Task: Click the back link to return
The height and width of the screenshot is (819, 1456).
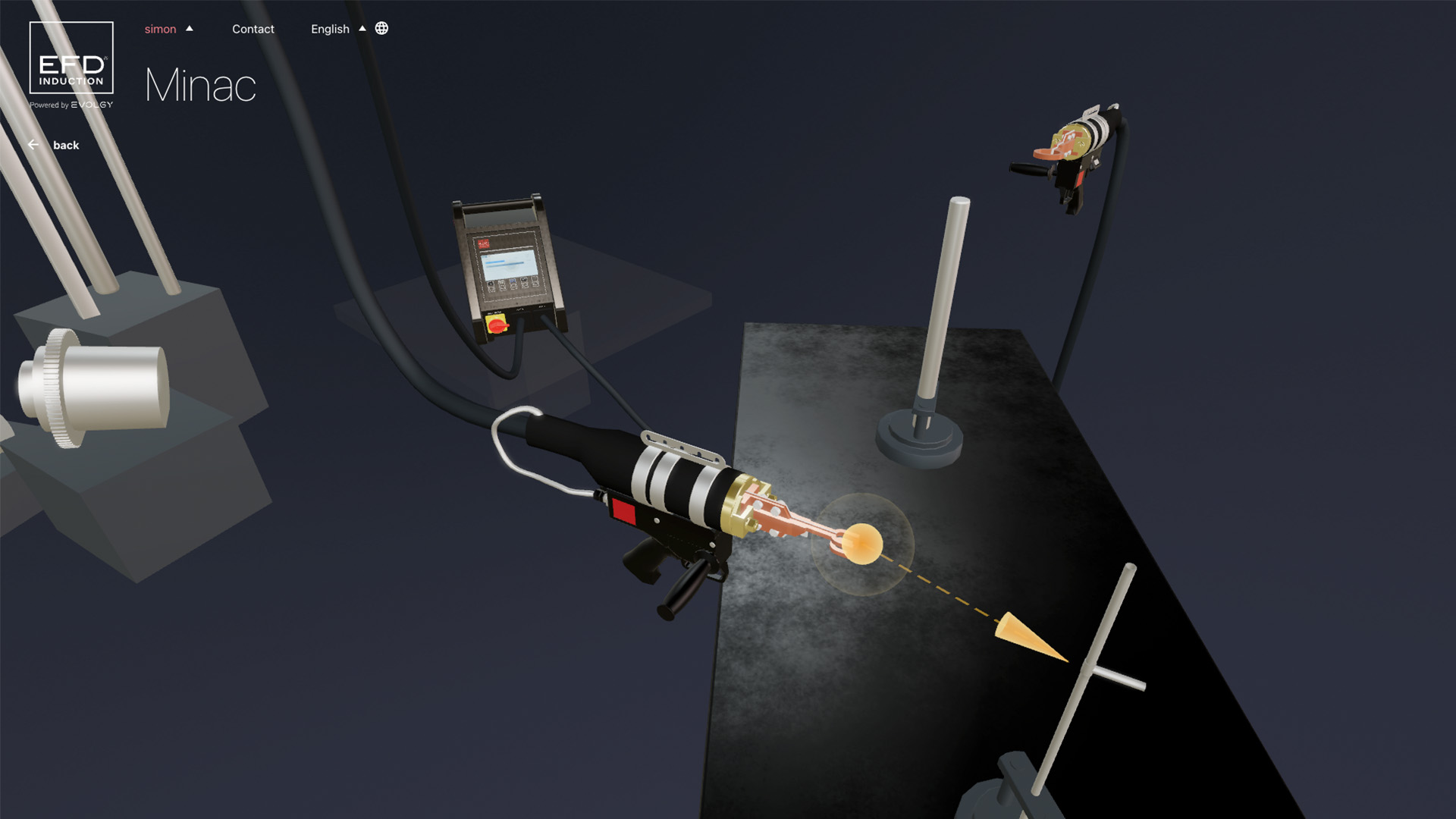Action: (66, 145)
